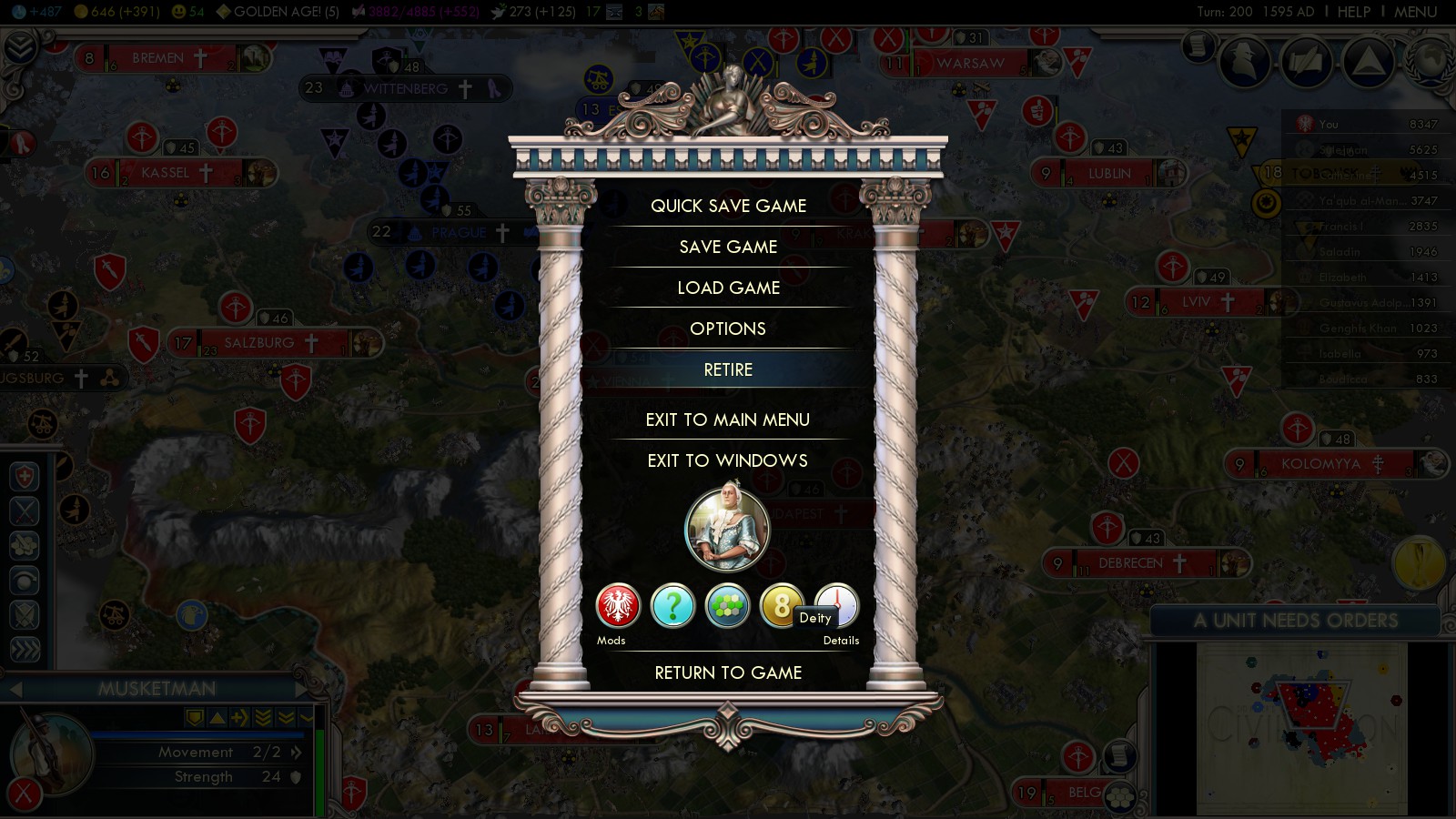Viewport: 1456px width, 819px height.
Task: Click MENU in the top bar
Action: (1415, 12)
